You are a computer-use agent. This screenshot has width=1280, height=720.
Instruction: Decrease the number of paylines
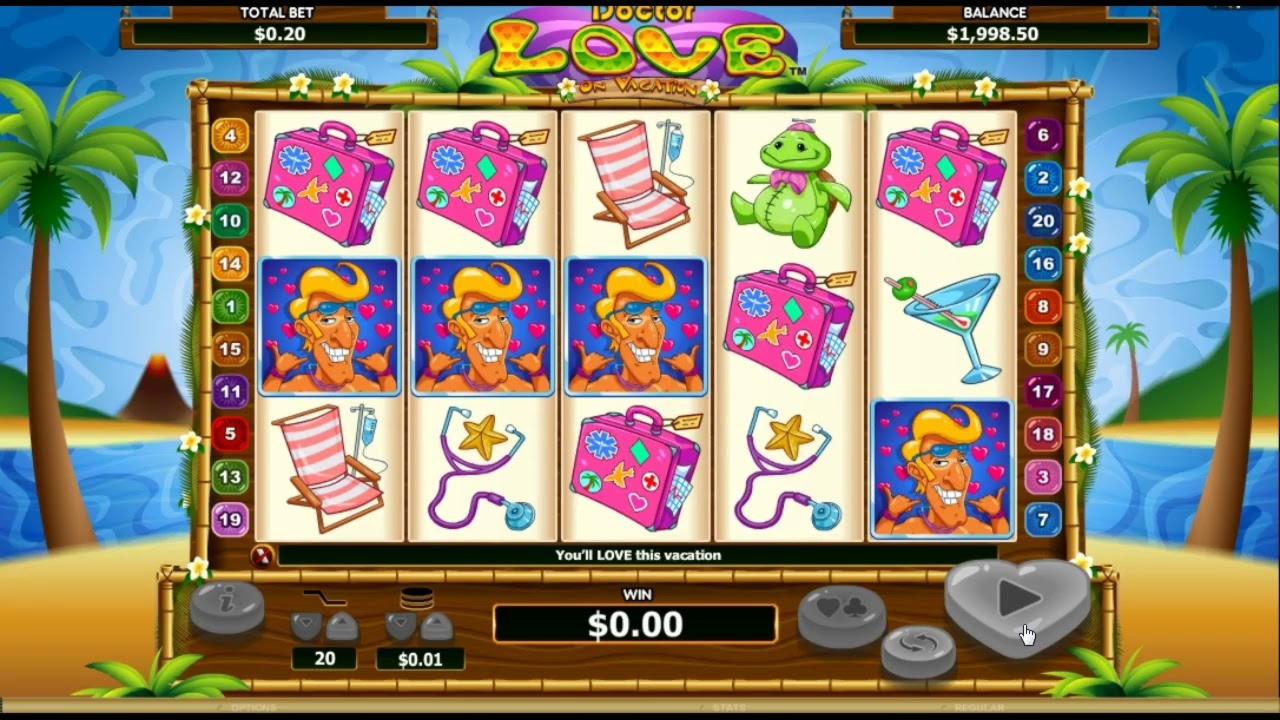coord(307,627)
